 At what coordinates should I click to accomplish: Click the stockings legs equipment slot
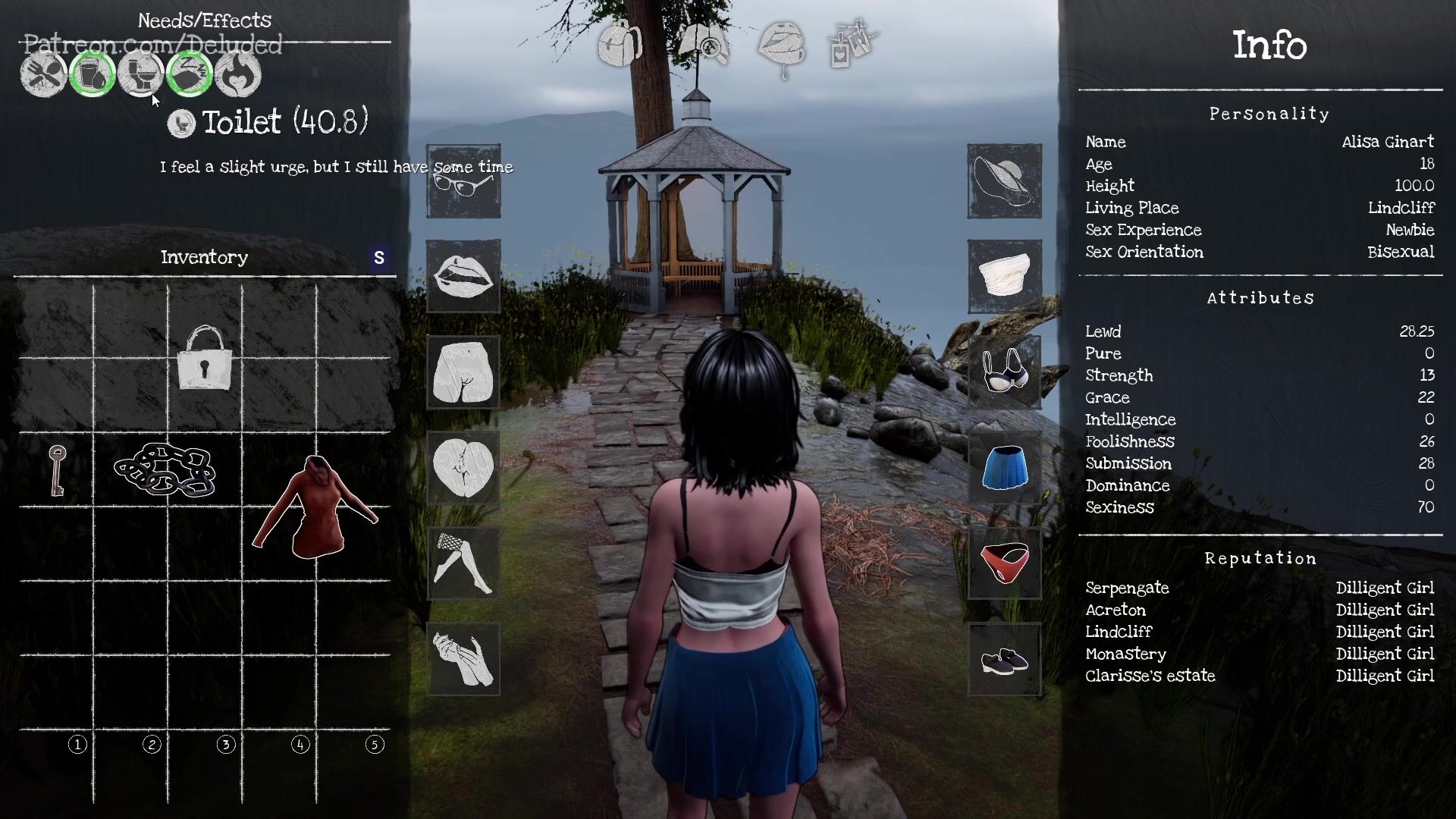463,563
